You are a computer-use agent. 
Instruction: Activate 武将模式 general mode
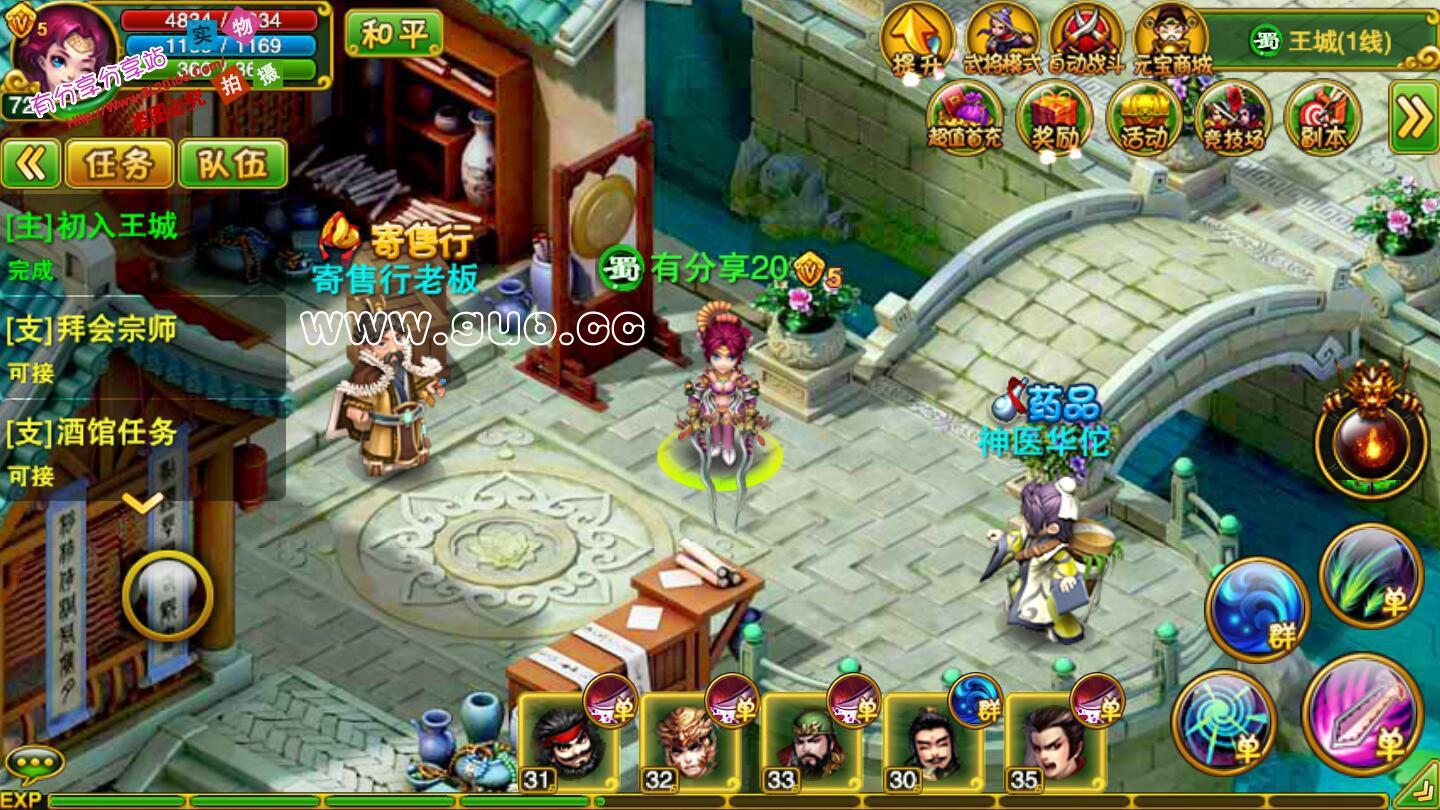(1001, 40)
